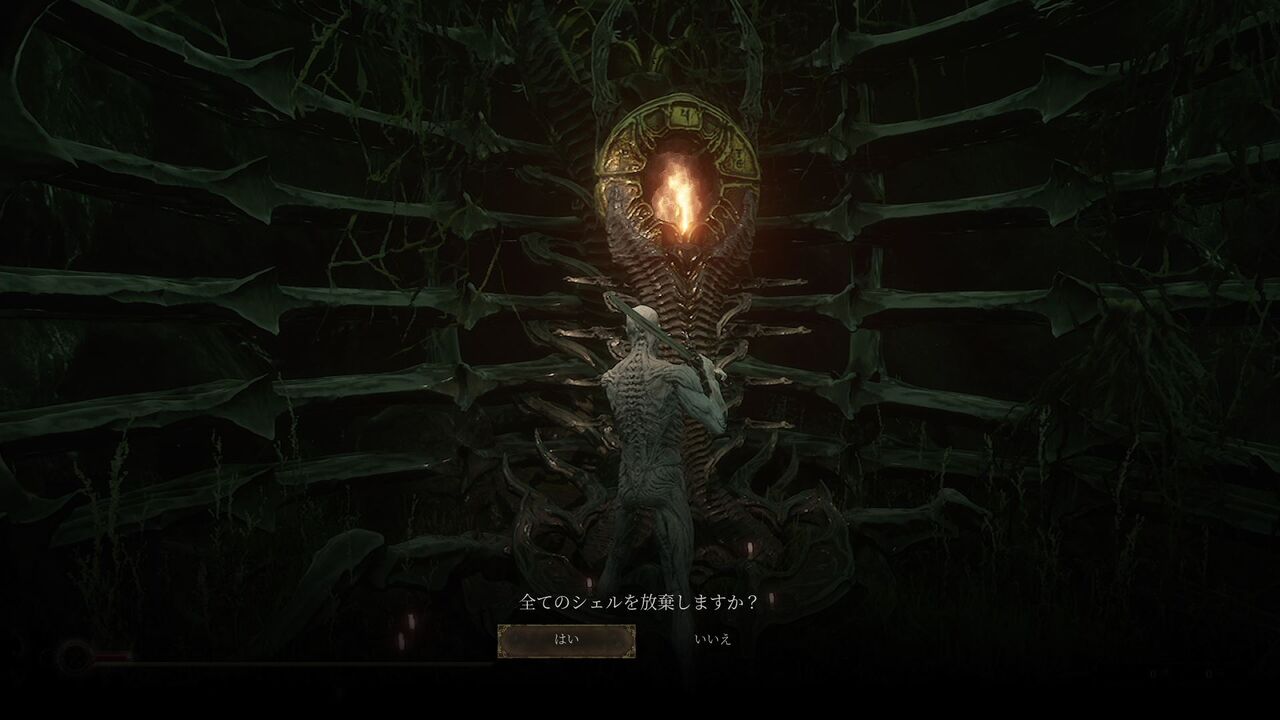Choose いいえ to cancel discarding shells
Image resolution: width=1280 pixels, height=720 pixels.
tap(712, 641)
